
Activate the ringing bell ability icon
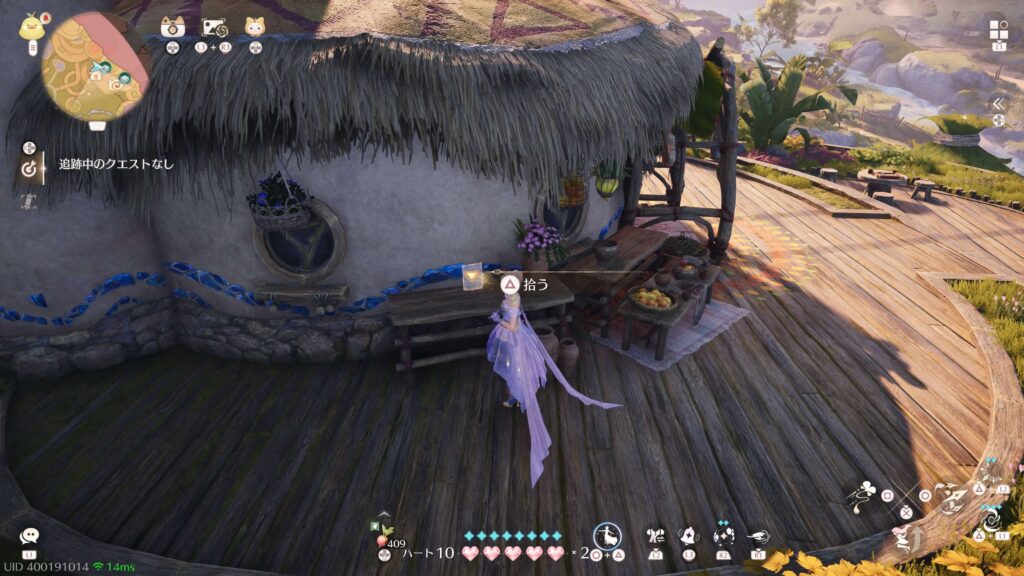[x=689, y=536]
